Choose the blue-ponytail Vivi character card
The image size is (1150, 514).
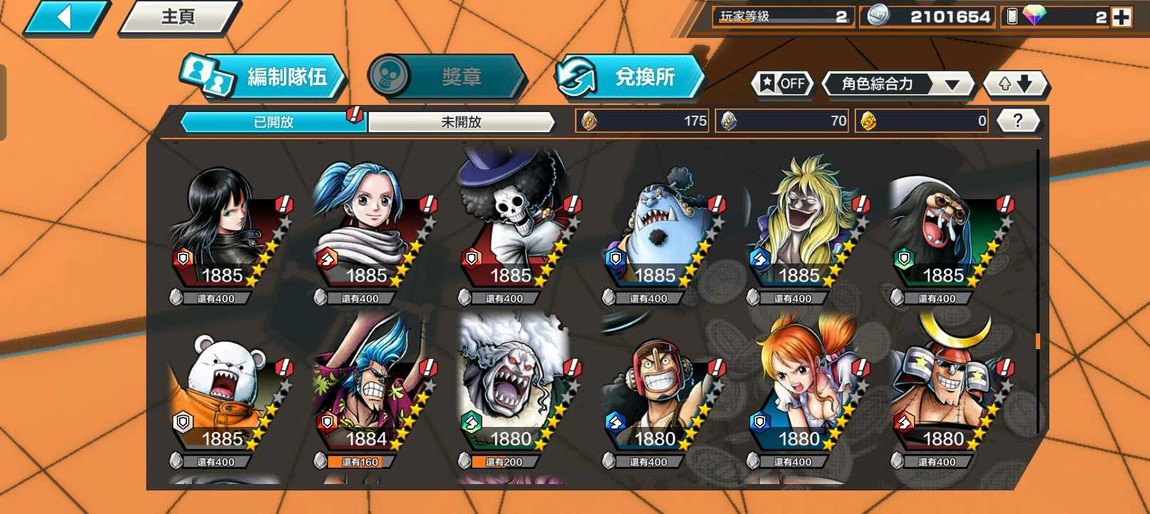[x=366, y=232]
